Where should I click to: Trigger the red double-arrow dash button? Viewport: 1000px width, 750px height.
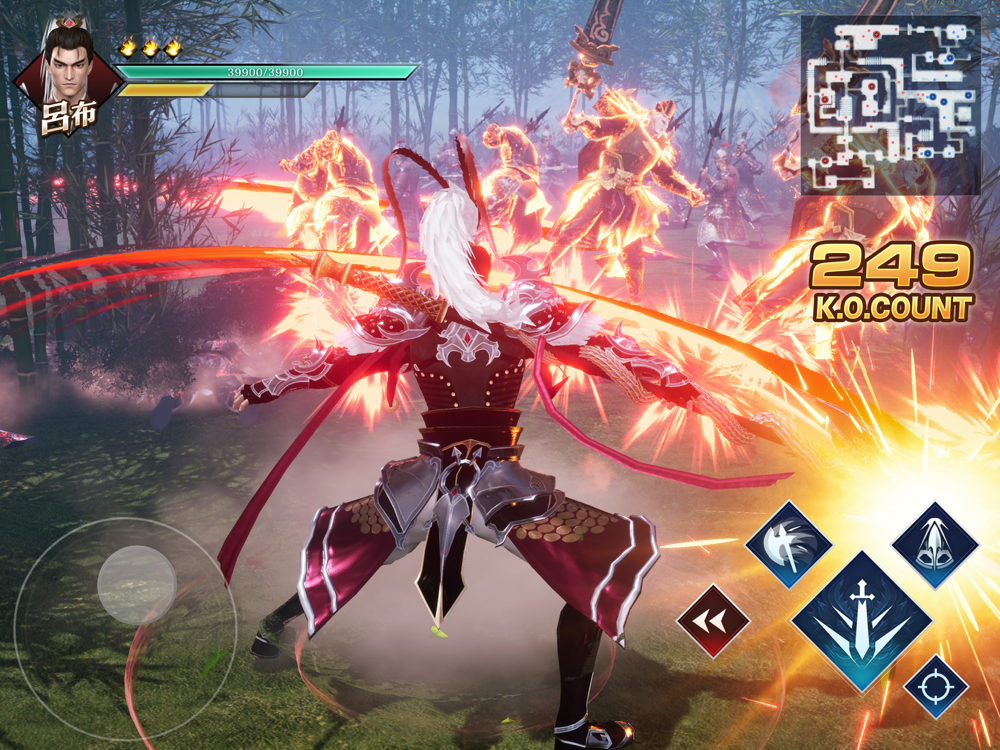(x=713, y=621)
